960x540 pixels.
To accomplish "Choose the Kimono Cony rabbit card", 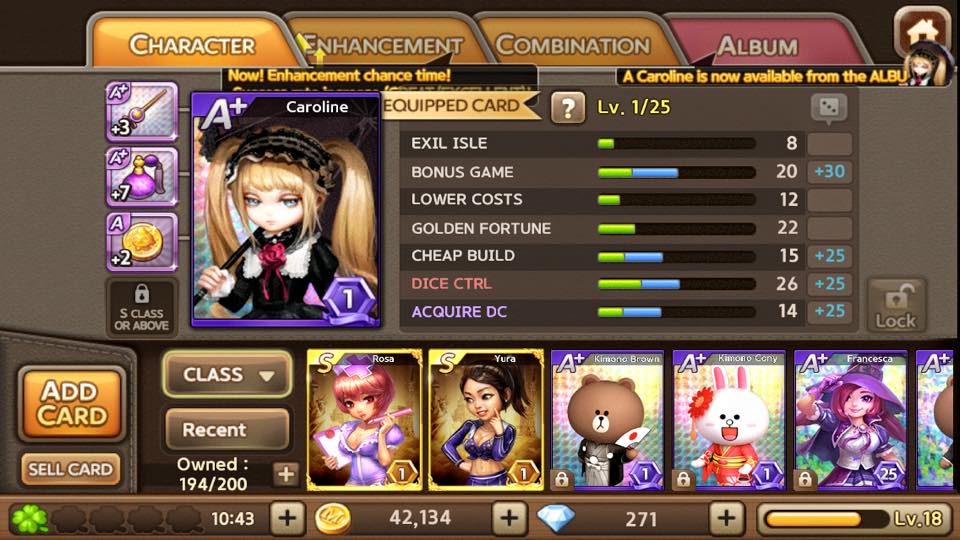I will [729, 420].
